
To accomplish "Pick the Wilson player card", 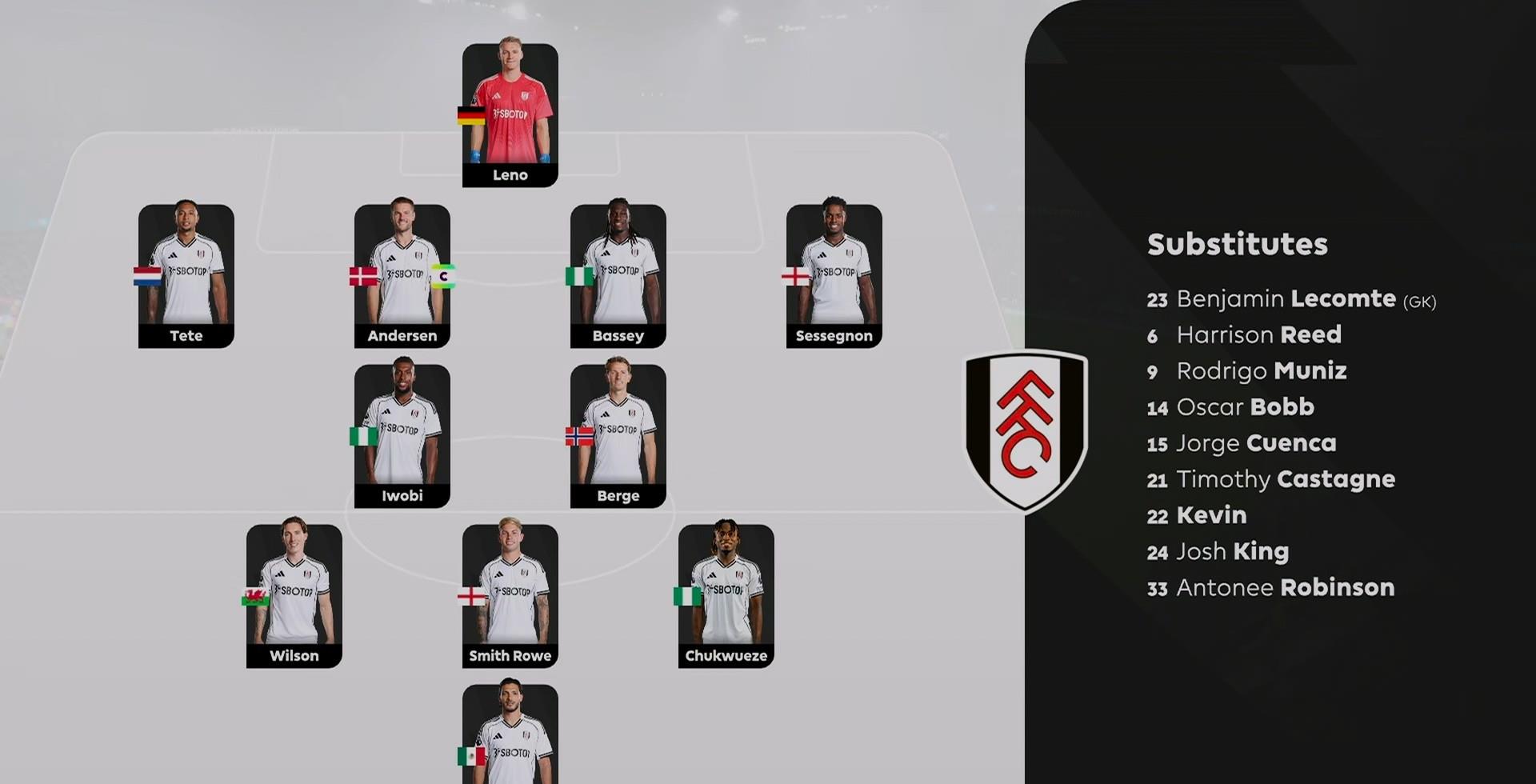I will coord(294,596).
